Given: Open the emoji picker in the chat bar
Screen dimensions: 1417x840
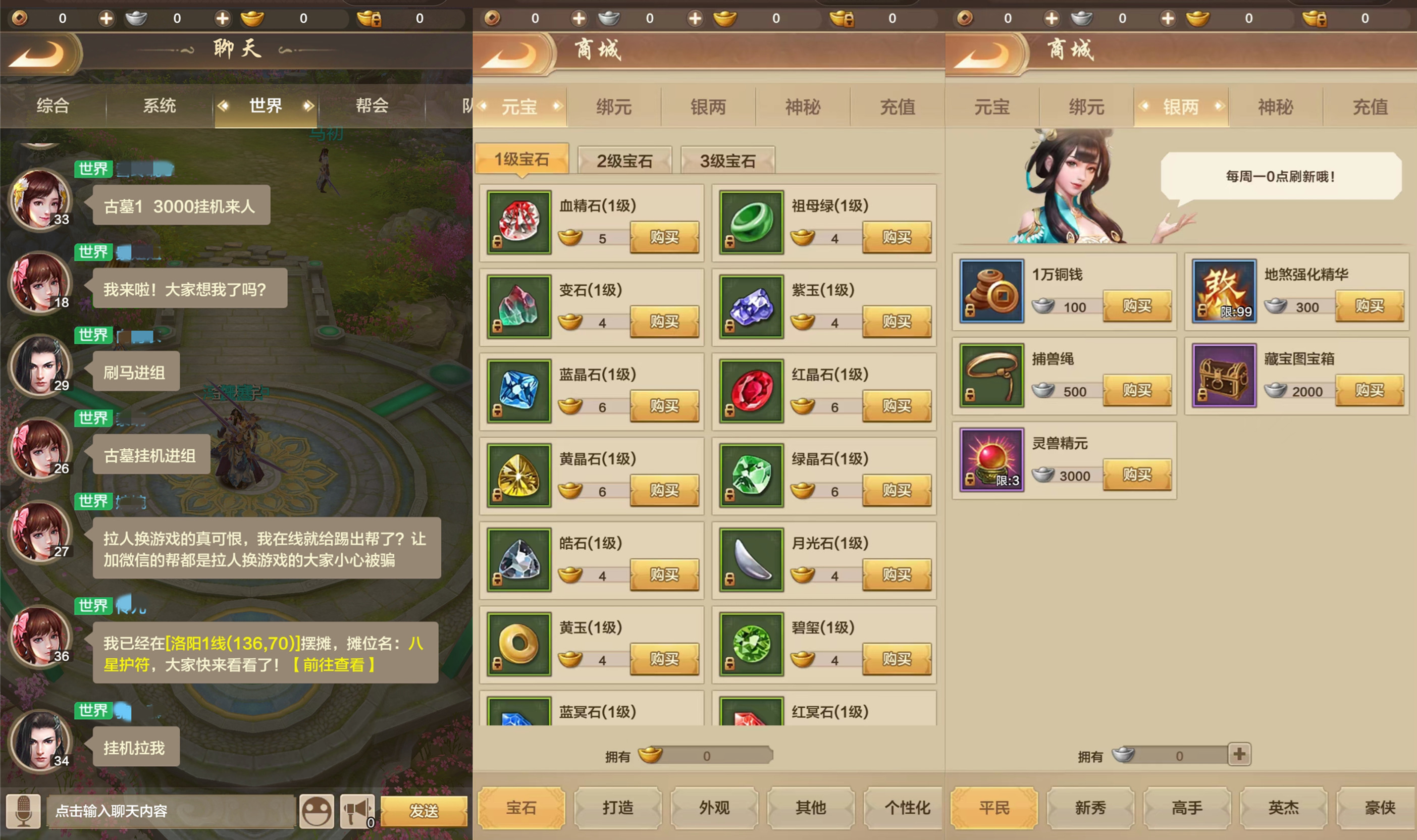Looking at the screenshot, I should coord(317,811).
